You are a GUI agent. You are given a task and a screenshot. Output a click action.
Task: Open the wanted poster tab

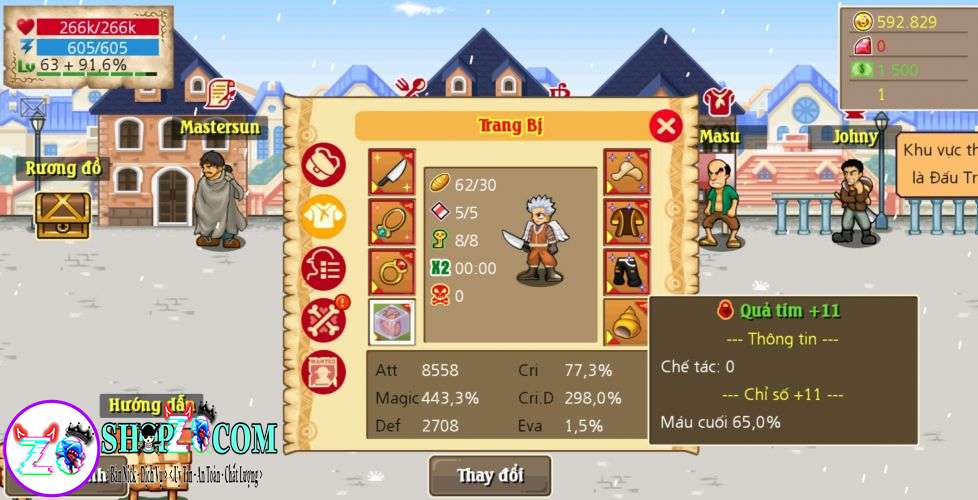coord(323,371)
